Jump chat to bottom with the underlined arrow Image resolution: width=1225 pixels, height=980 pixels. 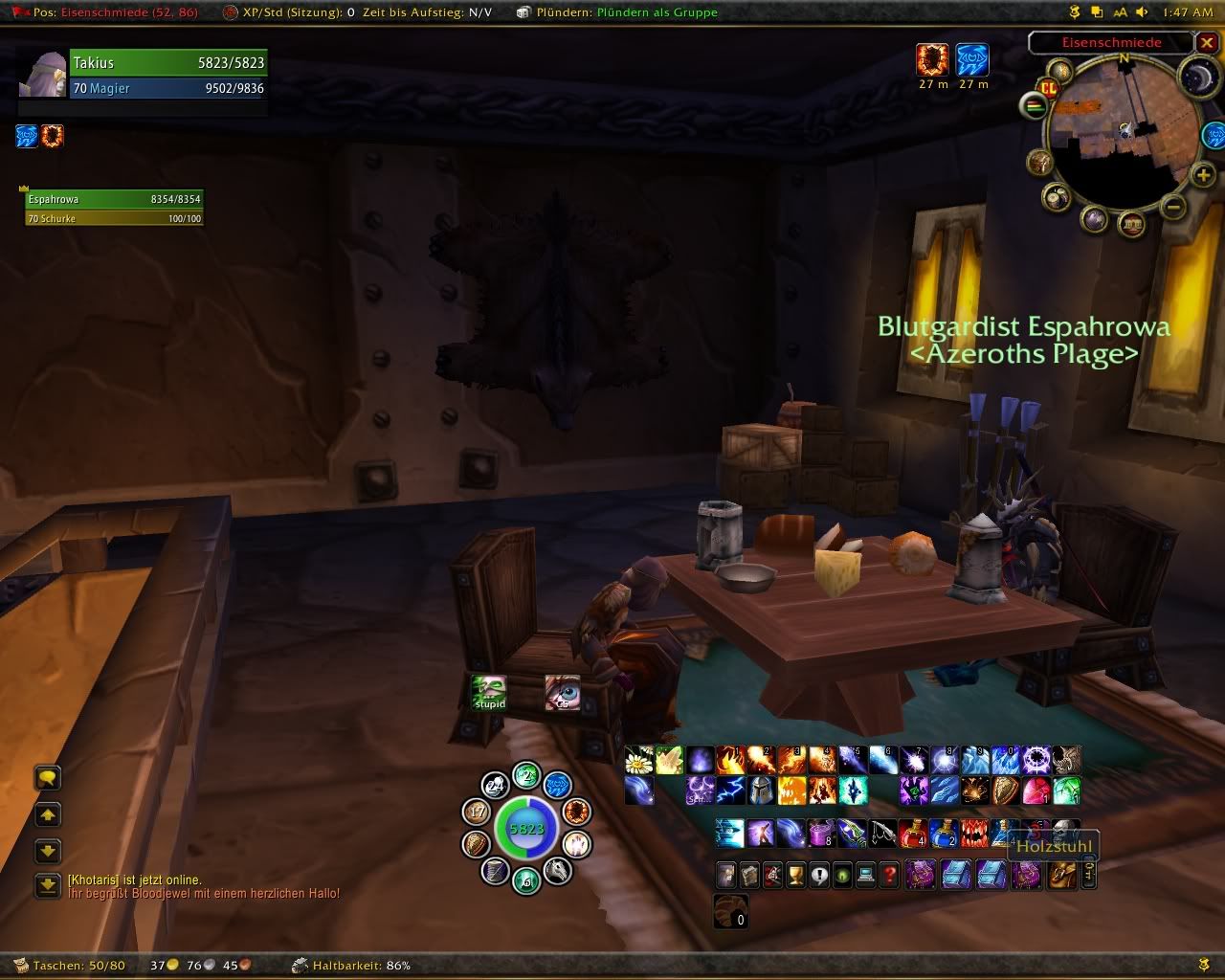tap(48, 885)
